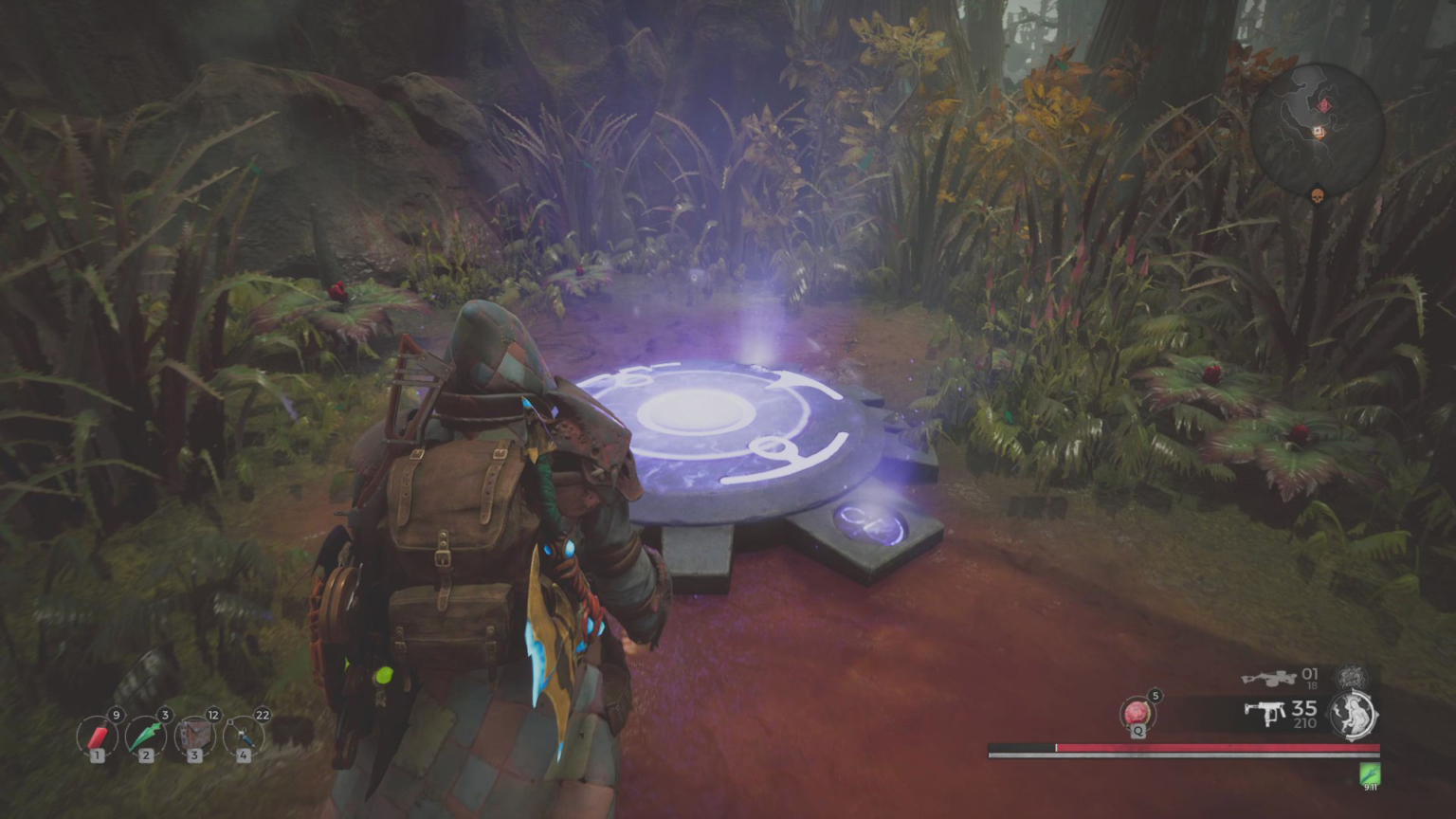Click the pink grenade item bound to Q

coord(1134,713)
